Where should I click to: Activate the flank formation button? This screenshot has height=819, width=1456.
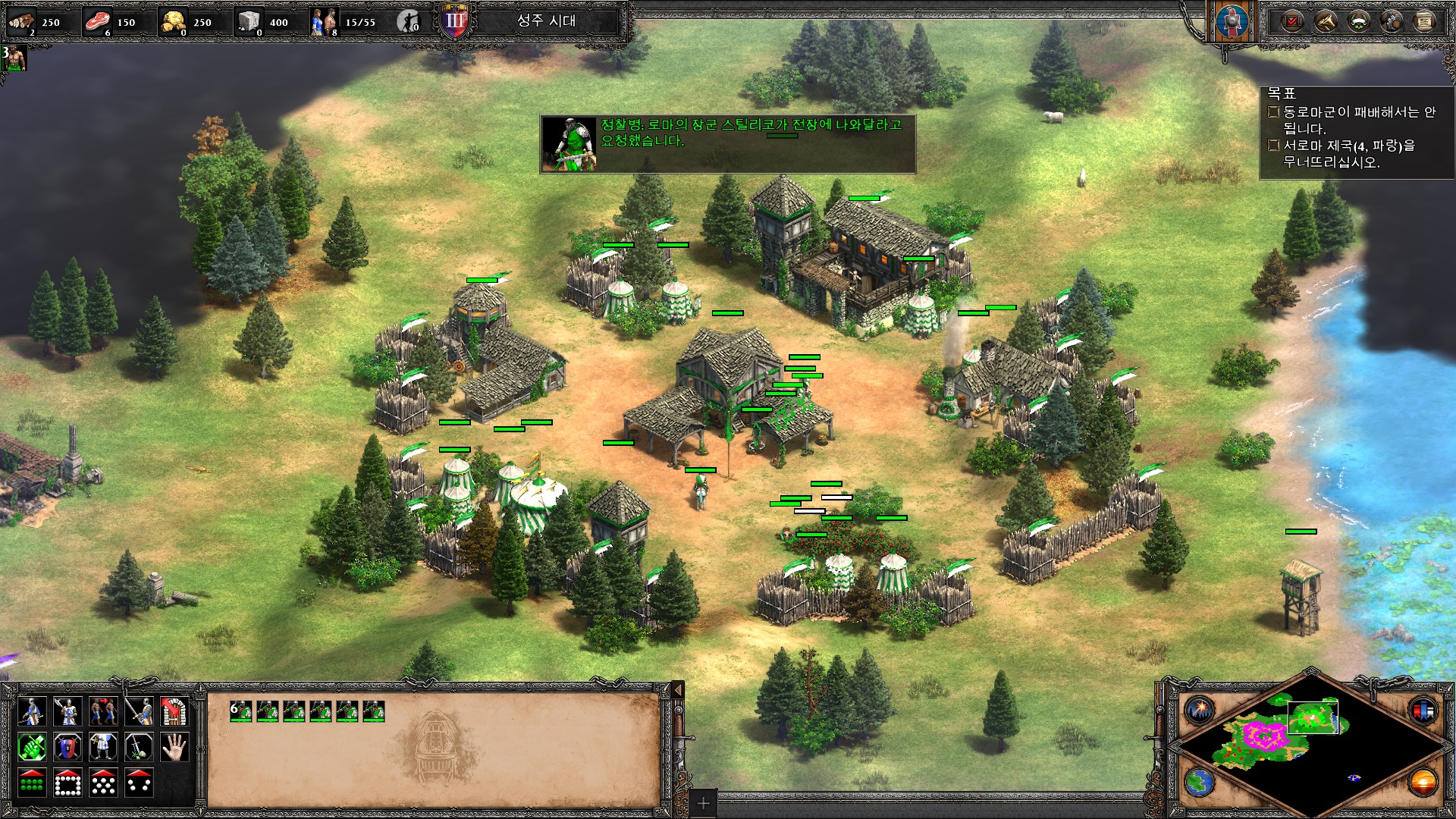point(139,783)
